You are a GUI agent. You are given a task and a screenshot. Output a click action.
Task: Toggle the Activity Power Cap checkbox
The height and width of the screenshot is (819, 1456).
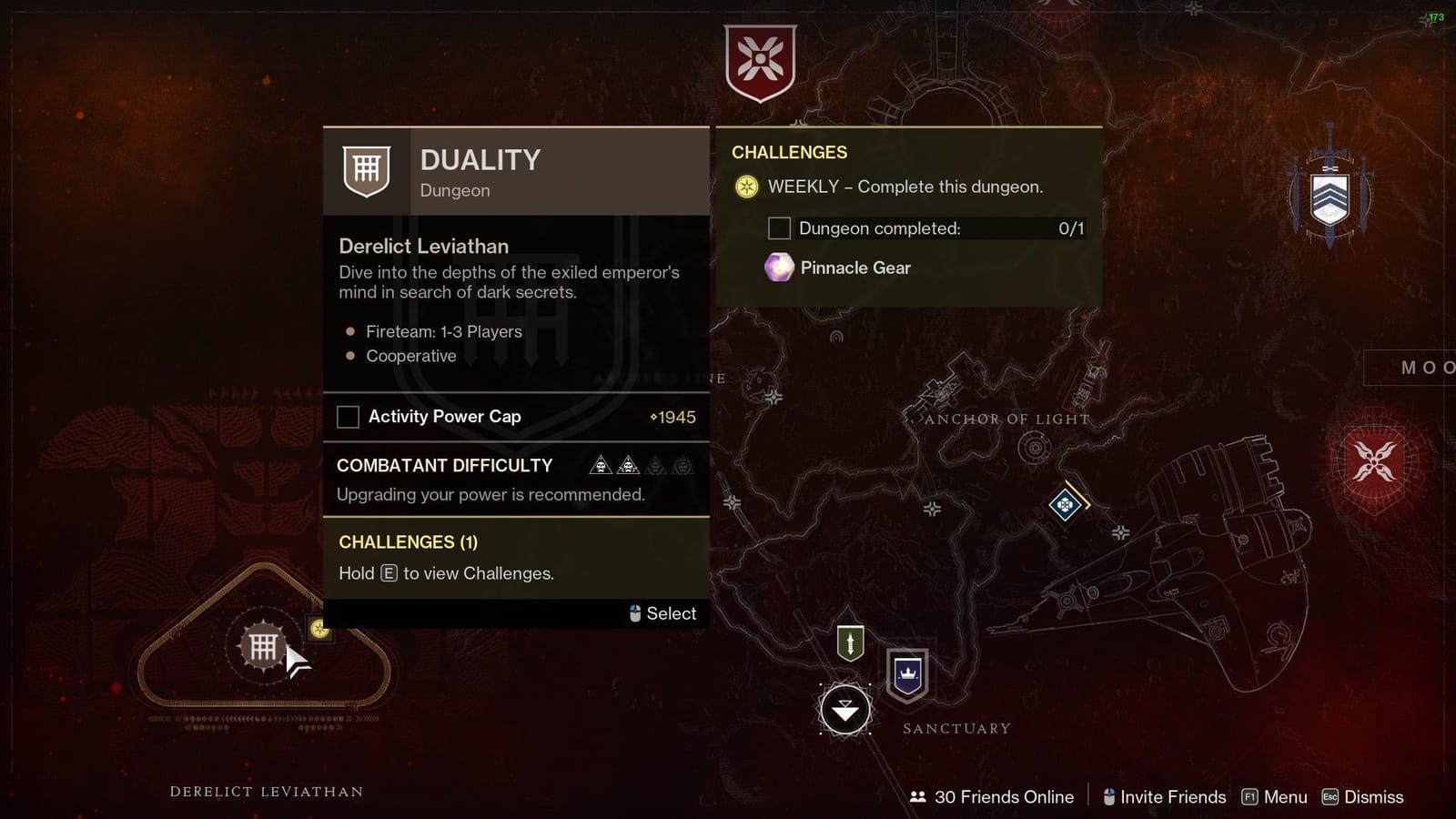(x=349, y=417)
